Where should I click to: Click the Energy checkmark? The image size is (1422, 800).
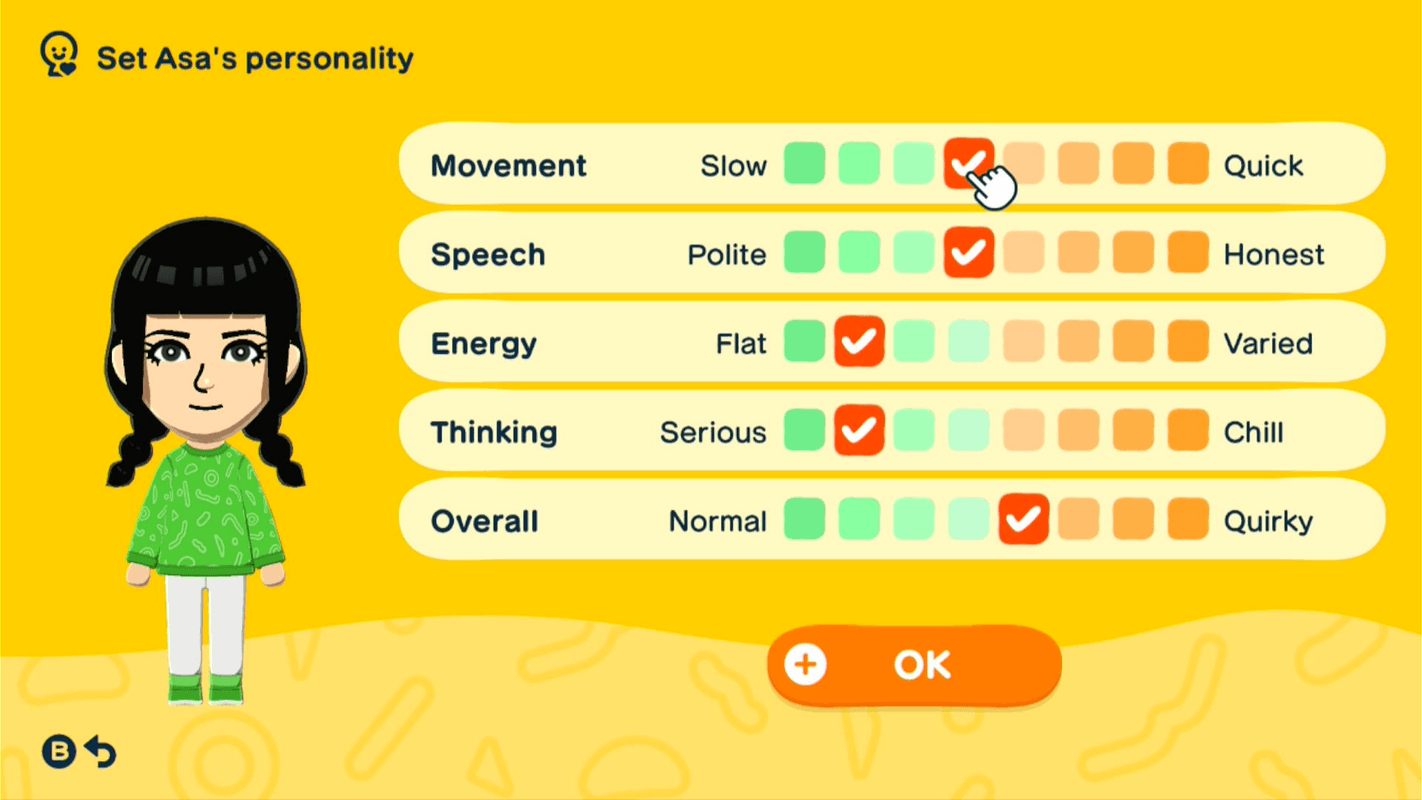pos(859,342)
